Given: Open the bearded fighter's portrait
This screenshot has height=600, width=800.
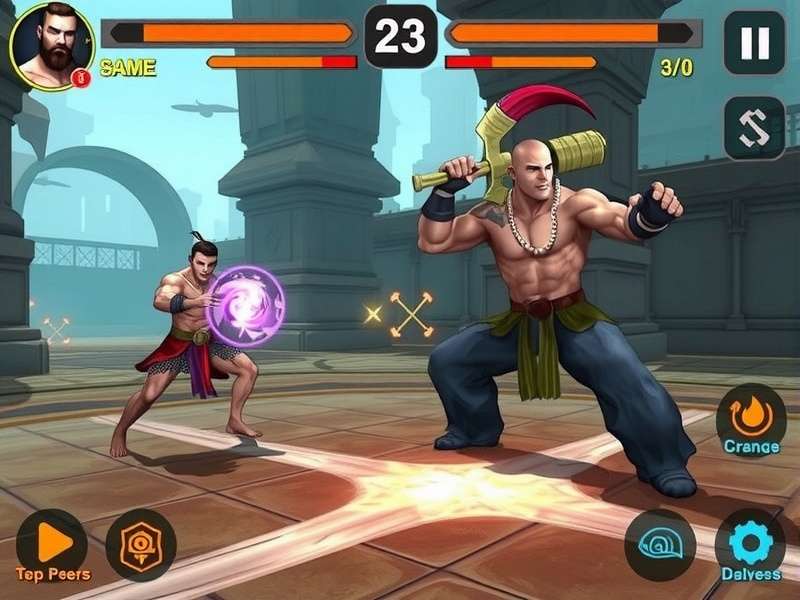Looking at the screenshot, I should pyautogui.click(x=50, y=45).
